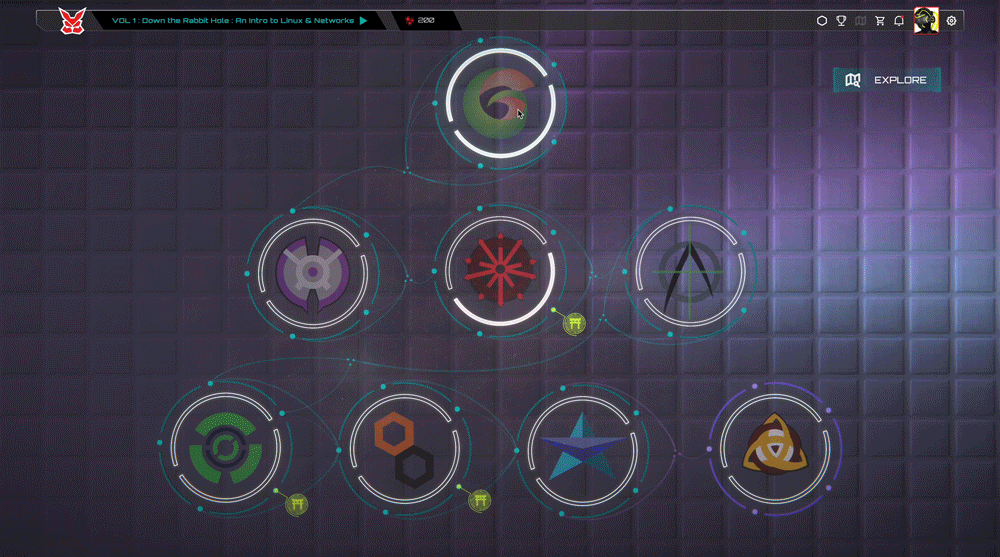1000x557 pixels.
Task: Open the trophy achievements icon
Action: click(842, 20)
